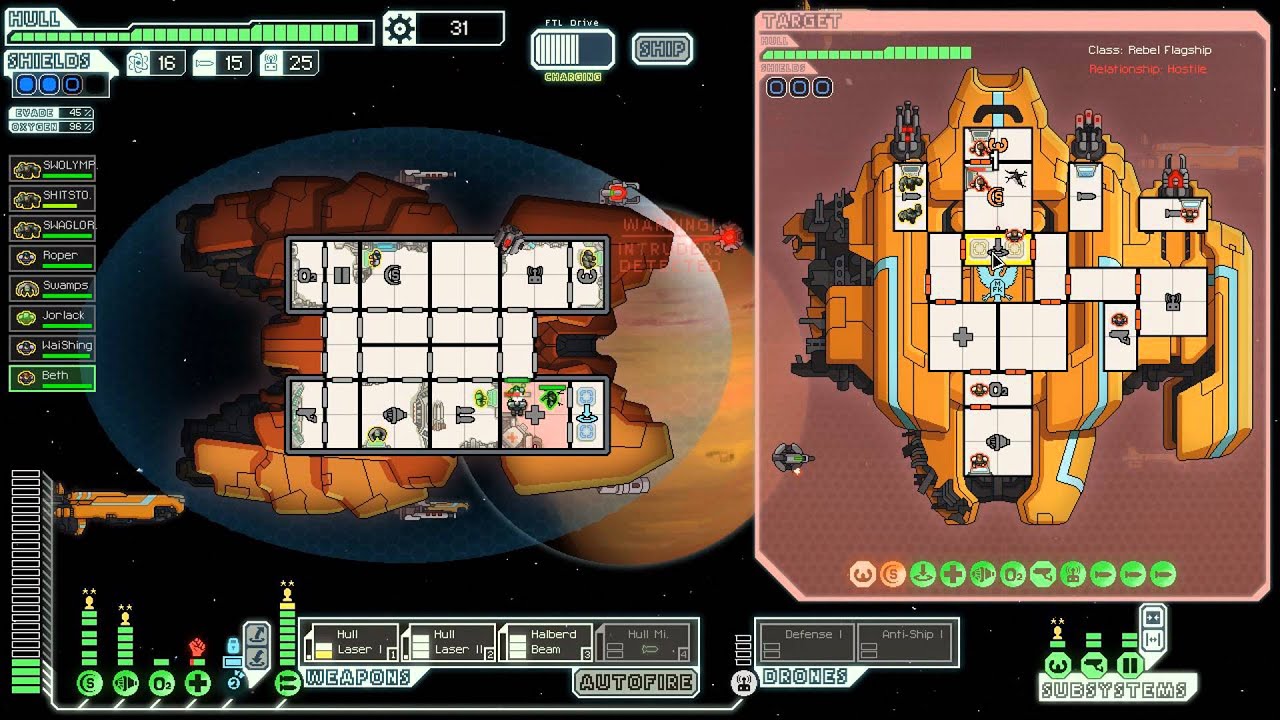Screen dimensions: 1280x720
Task: Select the Hull Laser I weapon
Action: click(352, 642)
